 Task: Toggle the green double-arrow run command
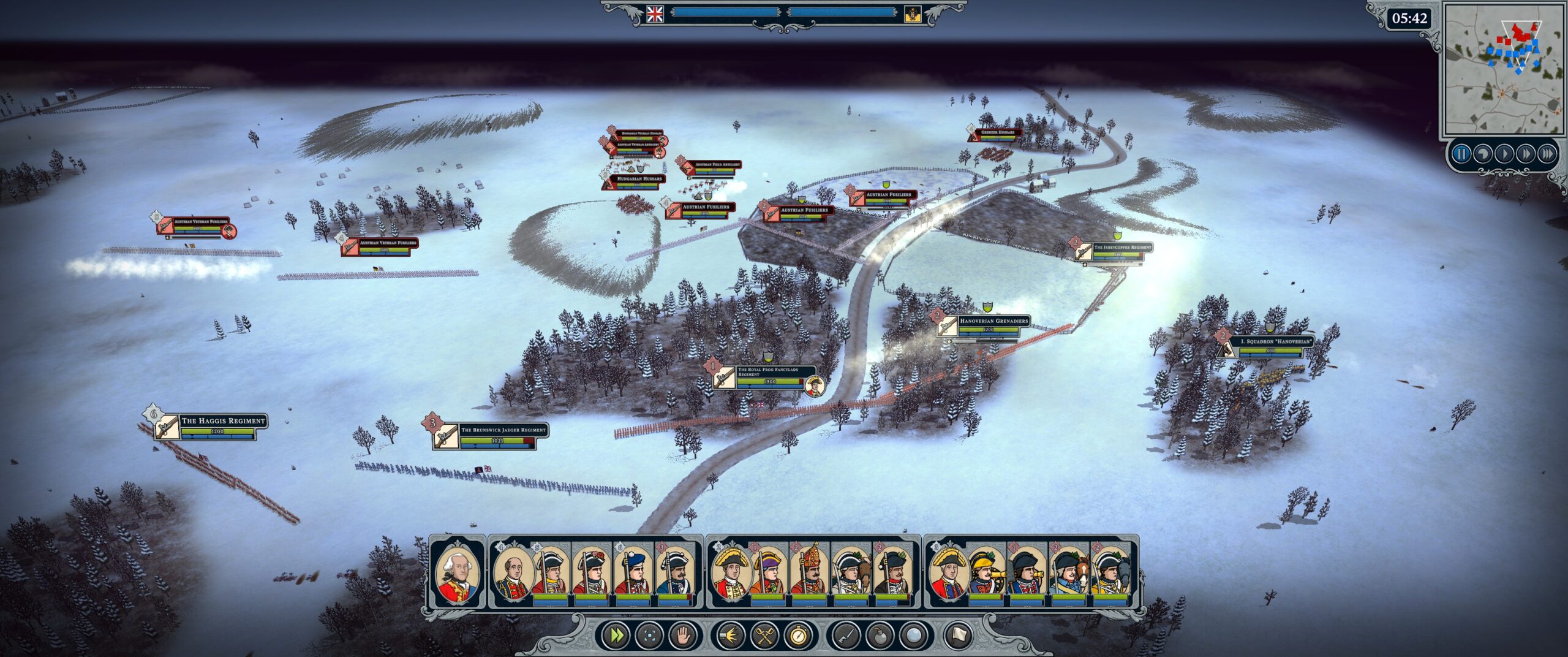click(615, 636)
